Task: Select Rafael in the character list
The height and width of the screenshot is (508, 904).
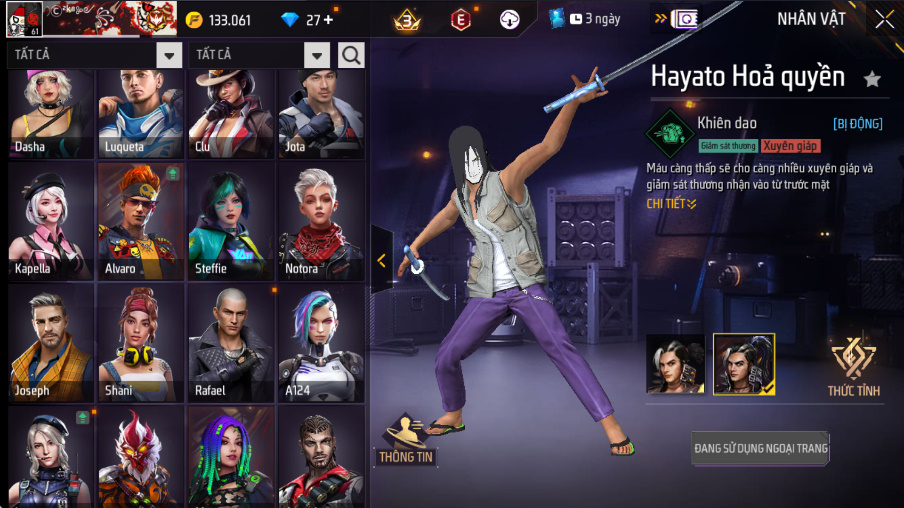Action: point(231,343)
